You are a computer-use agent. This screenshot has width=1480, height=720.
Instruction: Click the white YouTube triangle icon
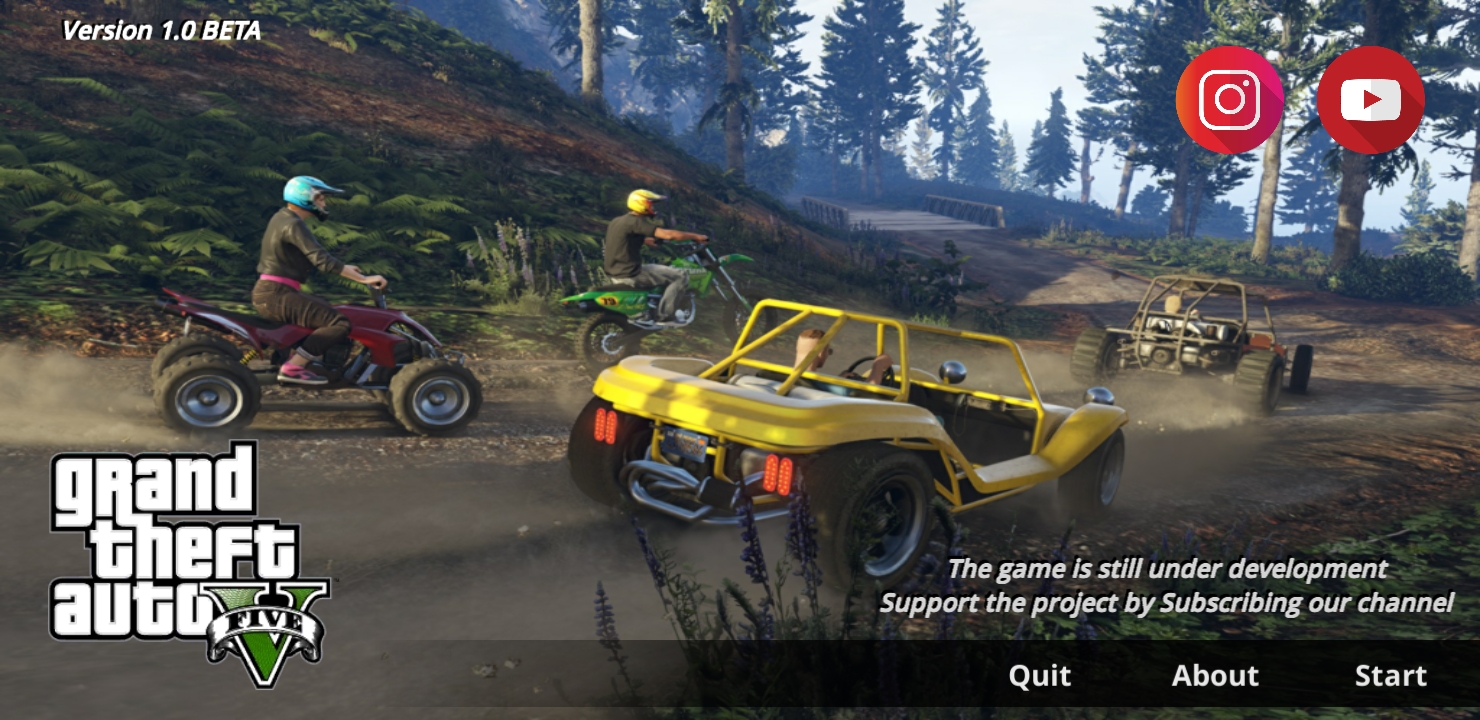click(x=1371, y=98)
